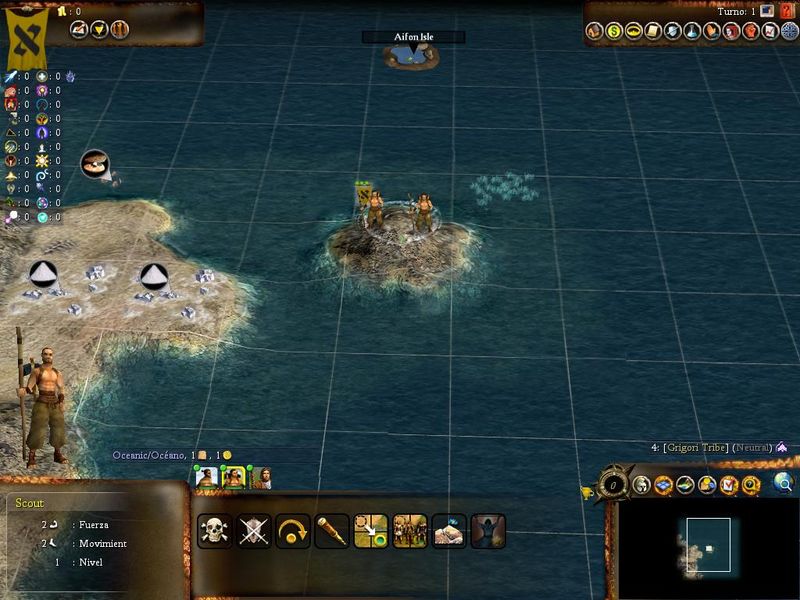This screenshot has width=800, height=600.
Task: Toggle the minimap checkmark display option
Action: 729,485
